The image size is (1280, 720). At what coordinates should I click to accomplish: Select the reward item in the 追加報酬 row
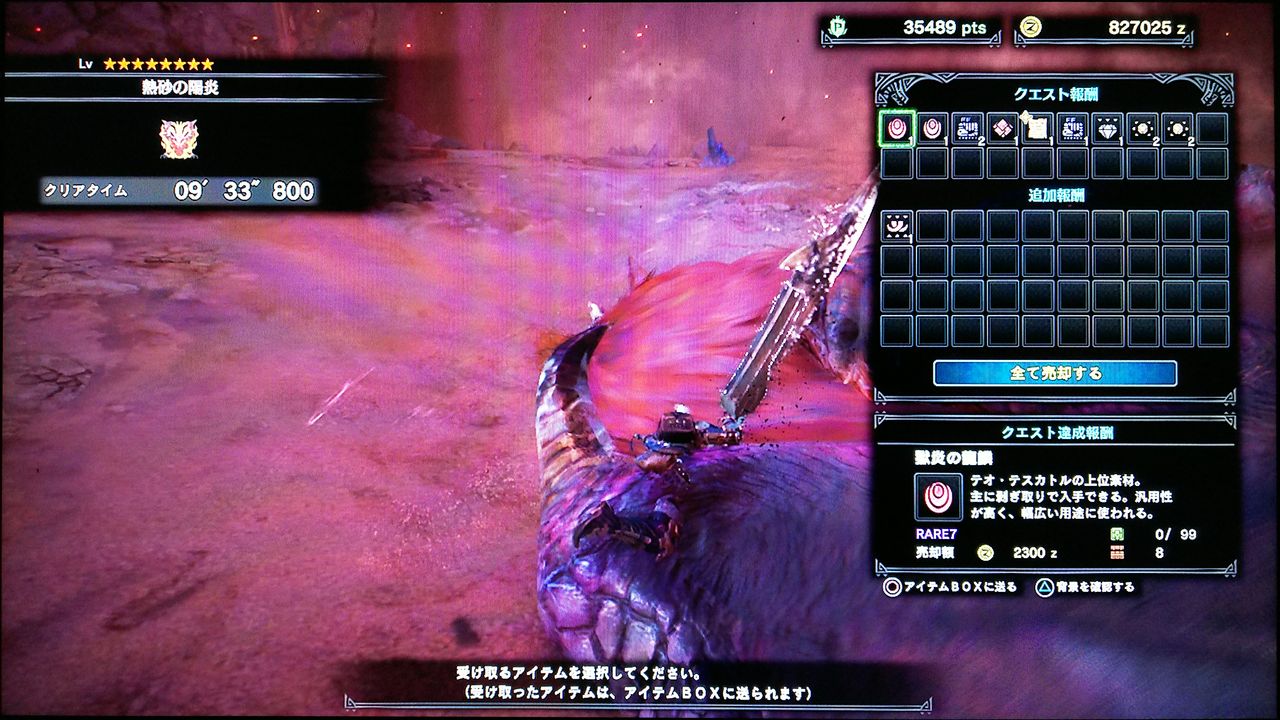[897, 228]
